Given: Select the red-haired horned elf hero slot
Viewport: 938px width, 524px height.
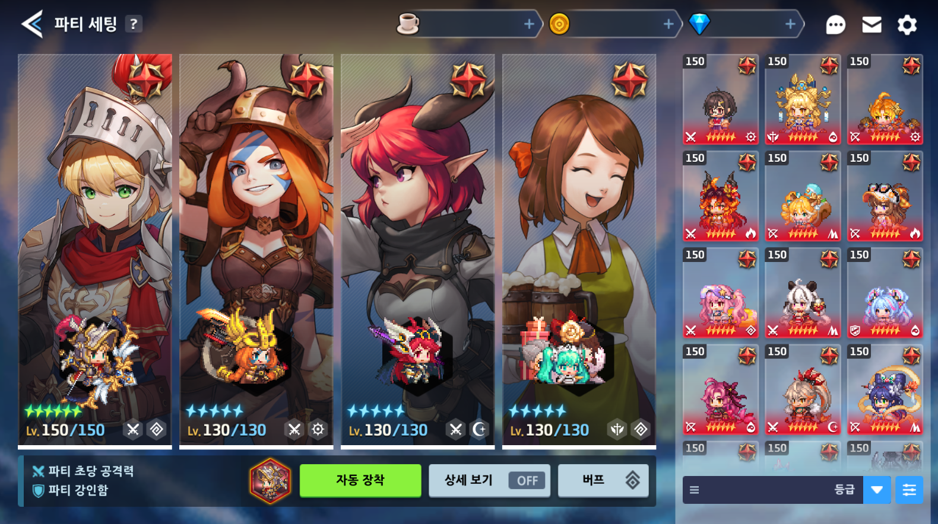Looking at the screenshot, I should (418, 250).
